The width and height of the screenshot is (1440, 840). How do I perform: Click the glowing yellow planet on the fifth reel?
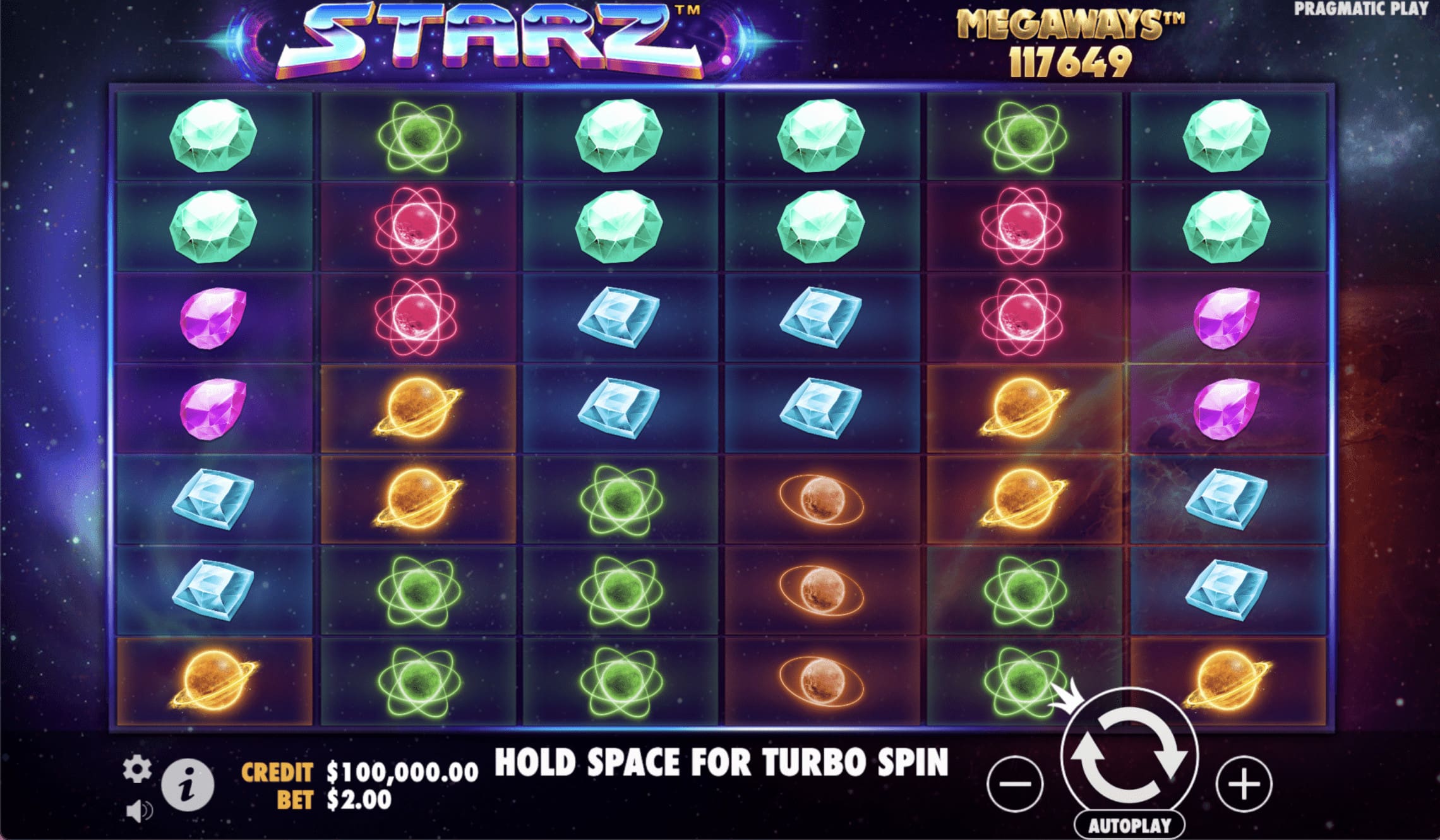[1023, 407]
